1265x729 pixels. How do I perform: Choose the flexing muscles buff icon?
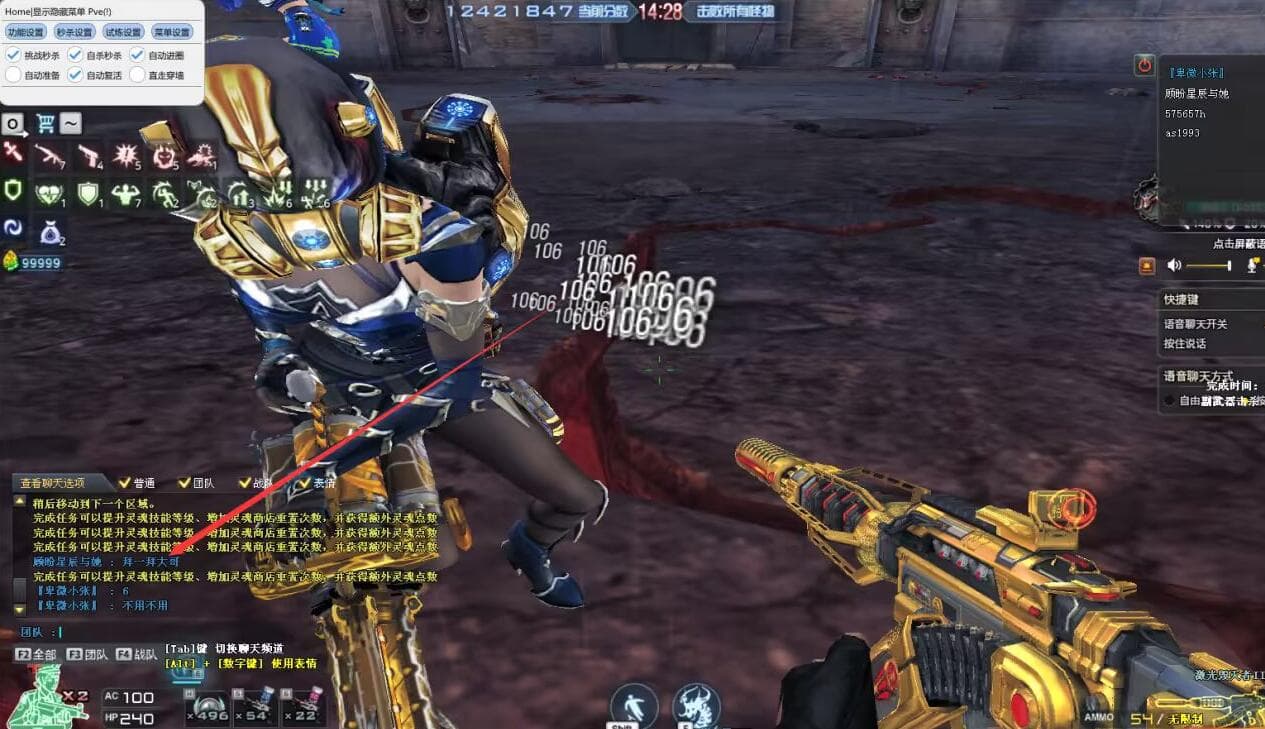[126, 193]
